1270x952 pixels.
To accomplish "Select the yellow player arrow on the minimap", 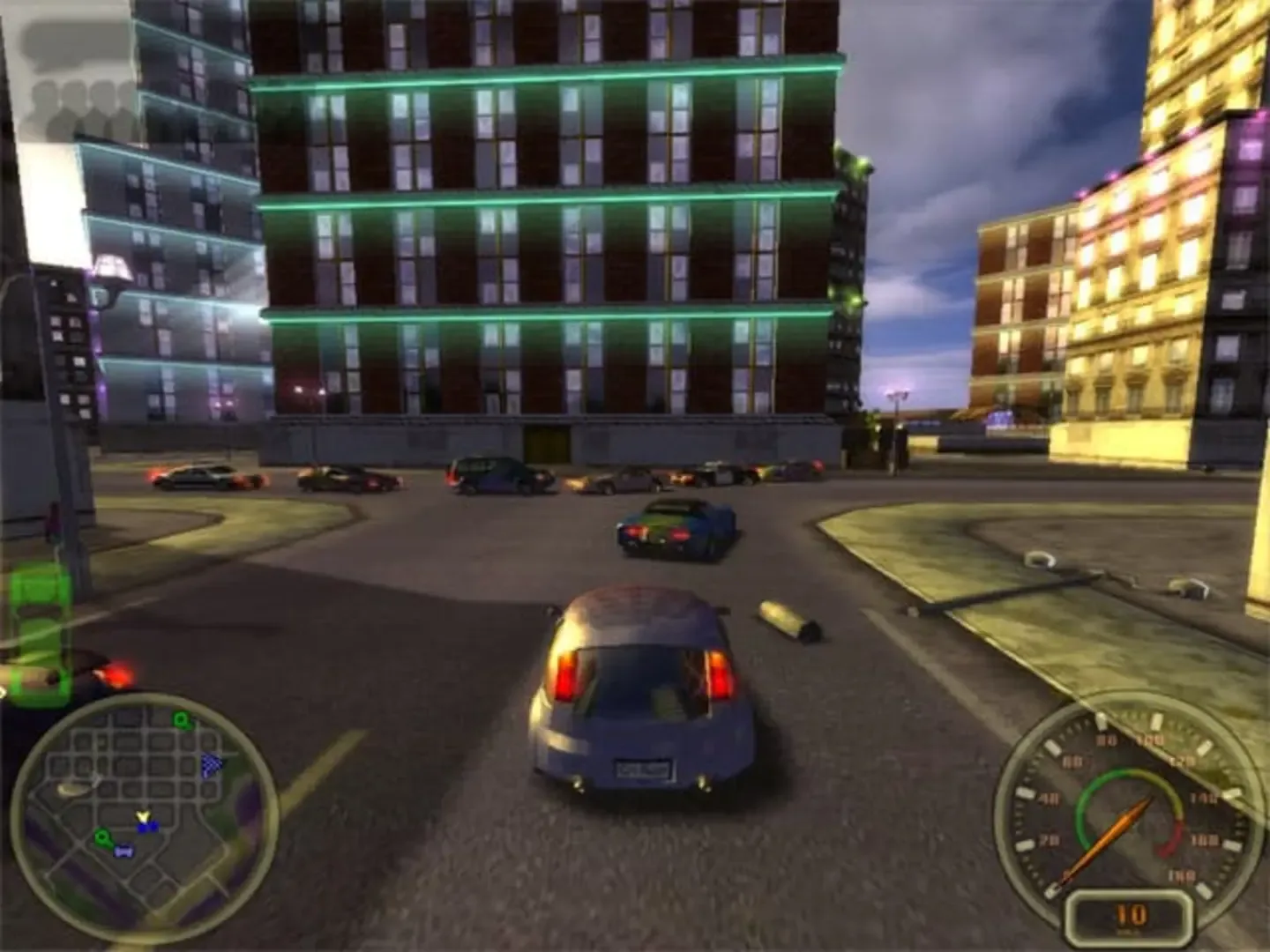I will (144, 816).
